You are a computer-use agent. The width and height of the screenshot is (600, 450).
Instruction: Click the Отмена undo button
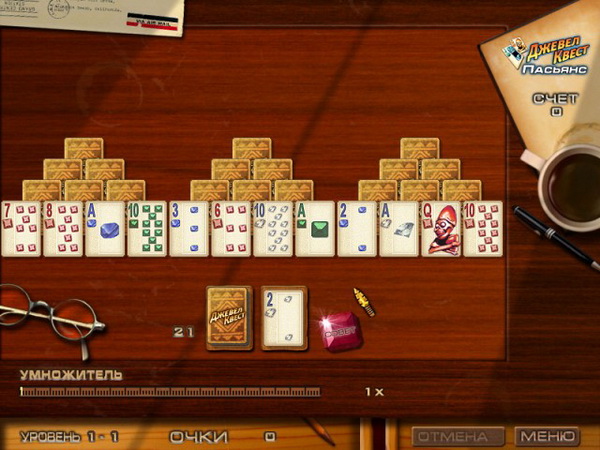458,437
